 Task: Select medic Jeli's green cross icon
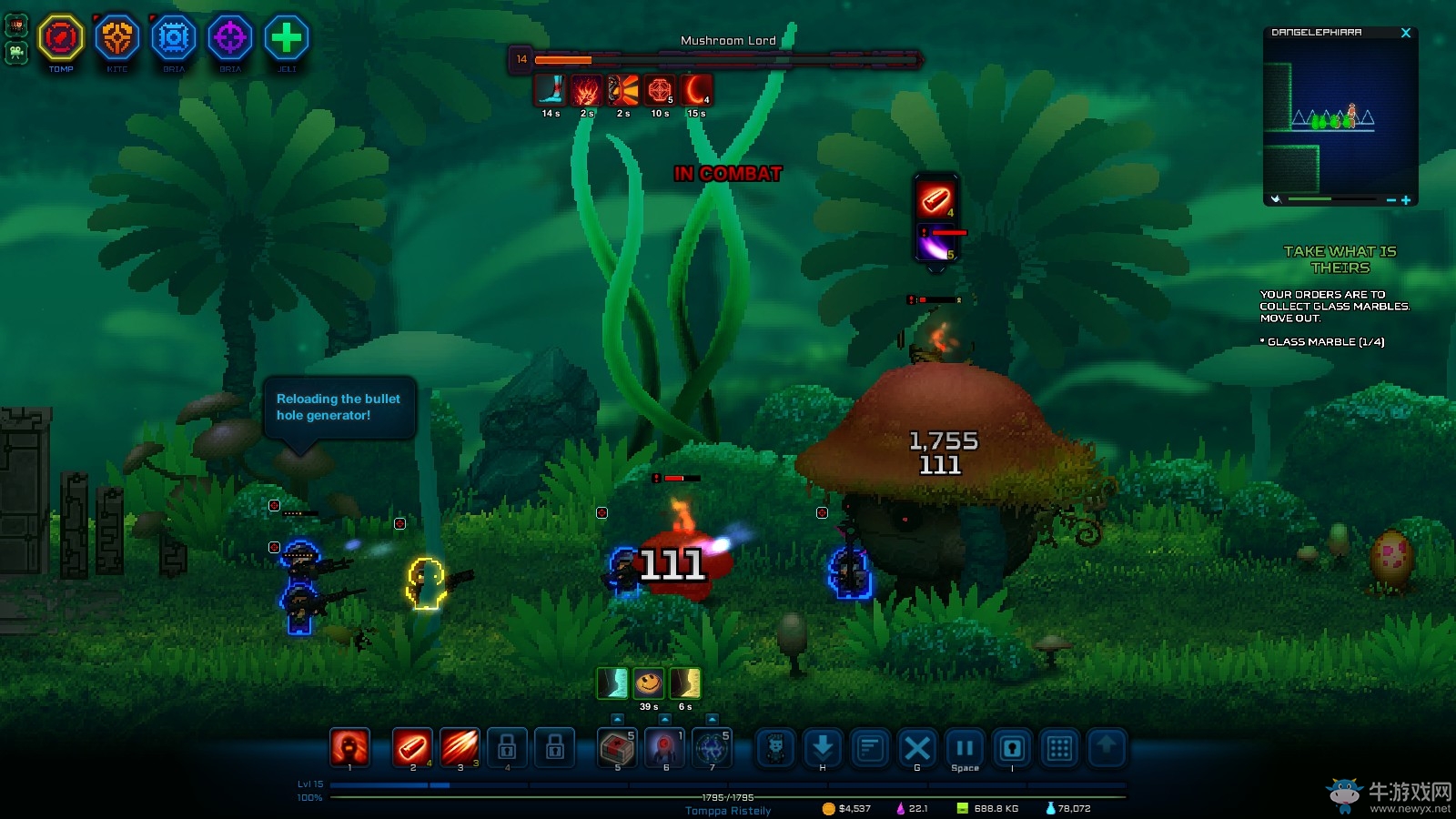287,38
